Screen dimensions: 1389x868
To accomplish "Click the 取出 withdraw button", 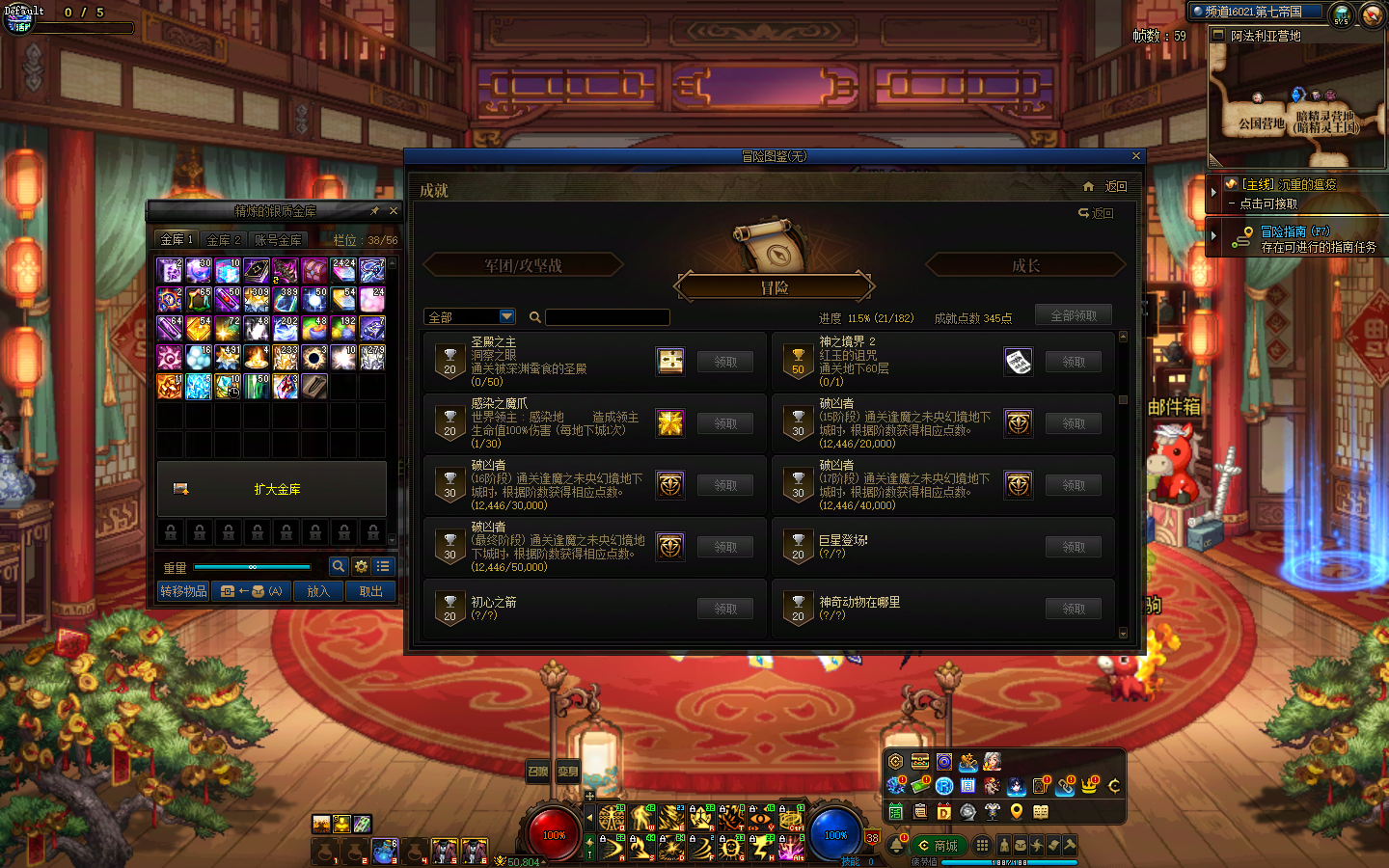I will (x=370, y=591).
